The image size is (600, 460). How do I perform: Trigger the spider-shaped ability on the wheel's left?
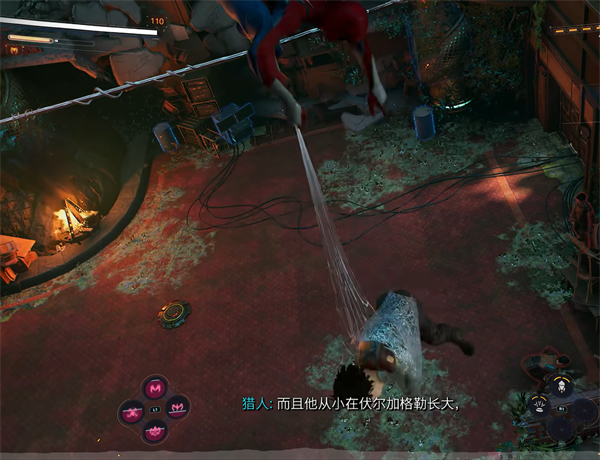pos(132,409)
